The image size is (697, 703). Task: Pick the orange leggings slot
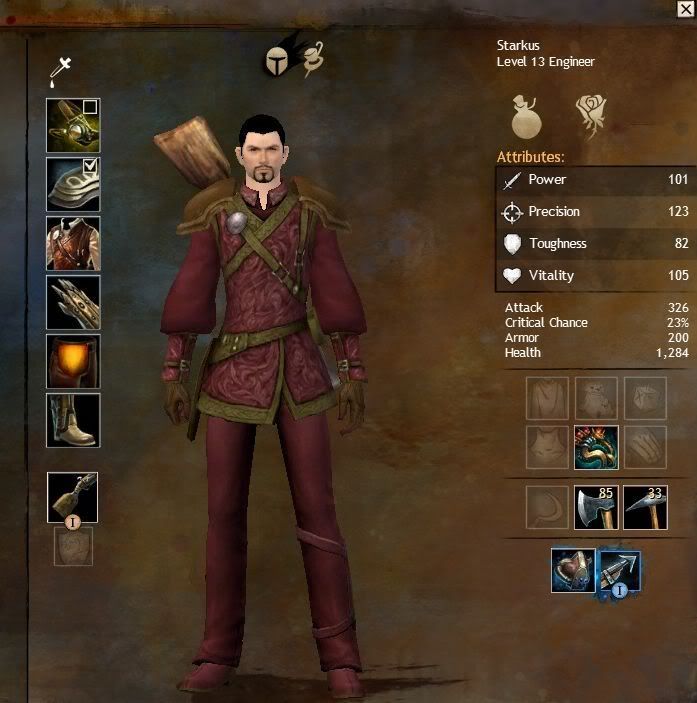[72, 361]
